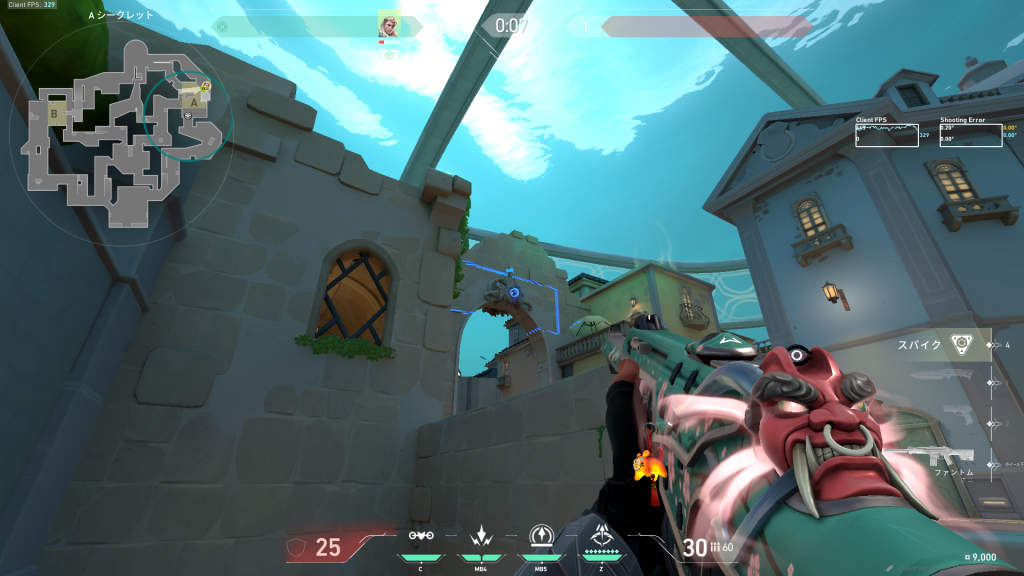
Task: Select the A site marker on the minimap
Action: coord(193,101)
